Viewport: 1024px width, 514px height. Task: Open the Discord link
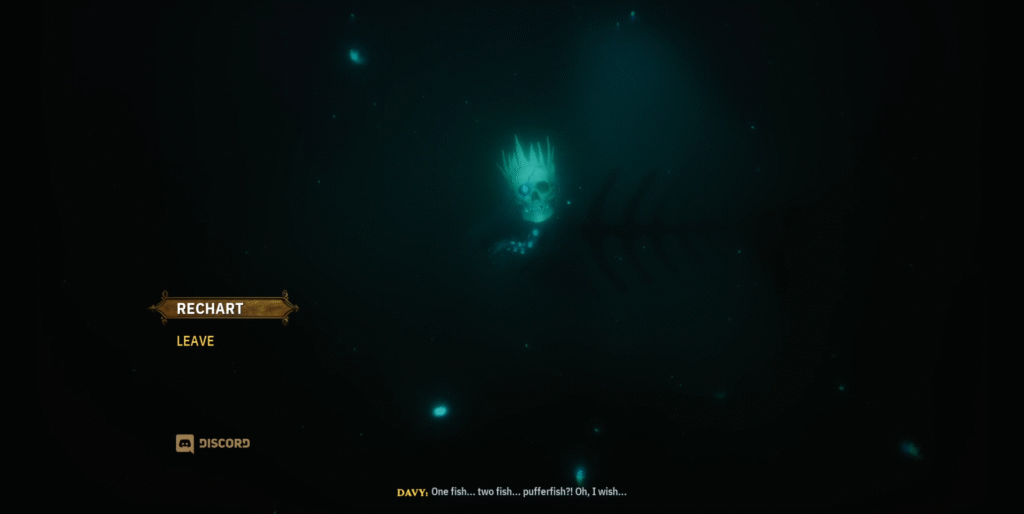click(213, 443)
